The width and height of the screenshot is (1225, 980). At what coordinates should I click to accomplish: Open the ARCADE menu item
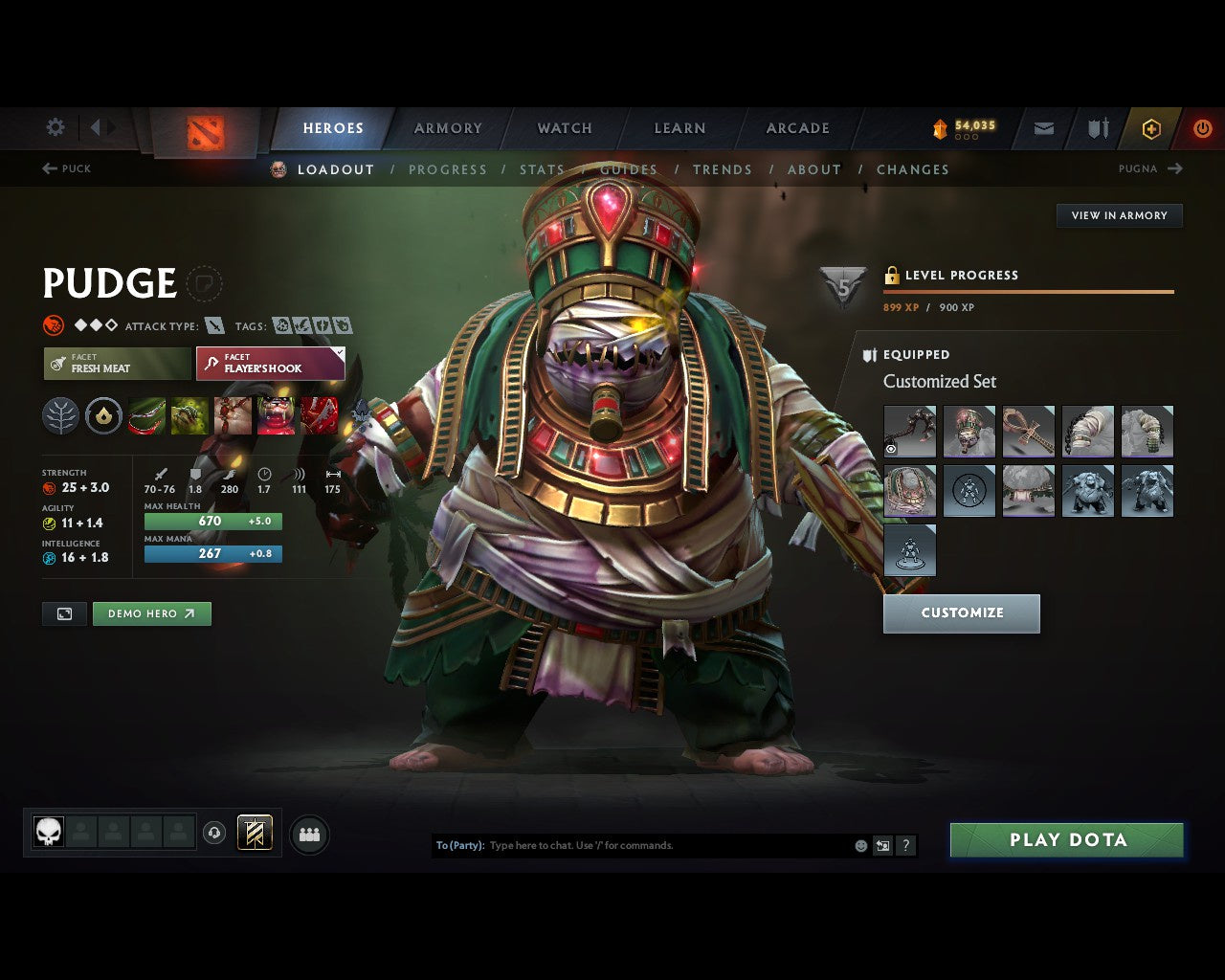coord(797,127)
